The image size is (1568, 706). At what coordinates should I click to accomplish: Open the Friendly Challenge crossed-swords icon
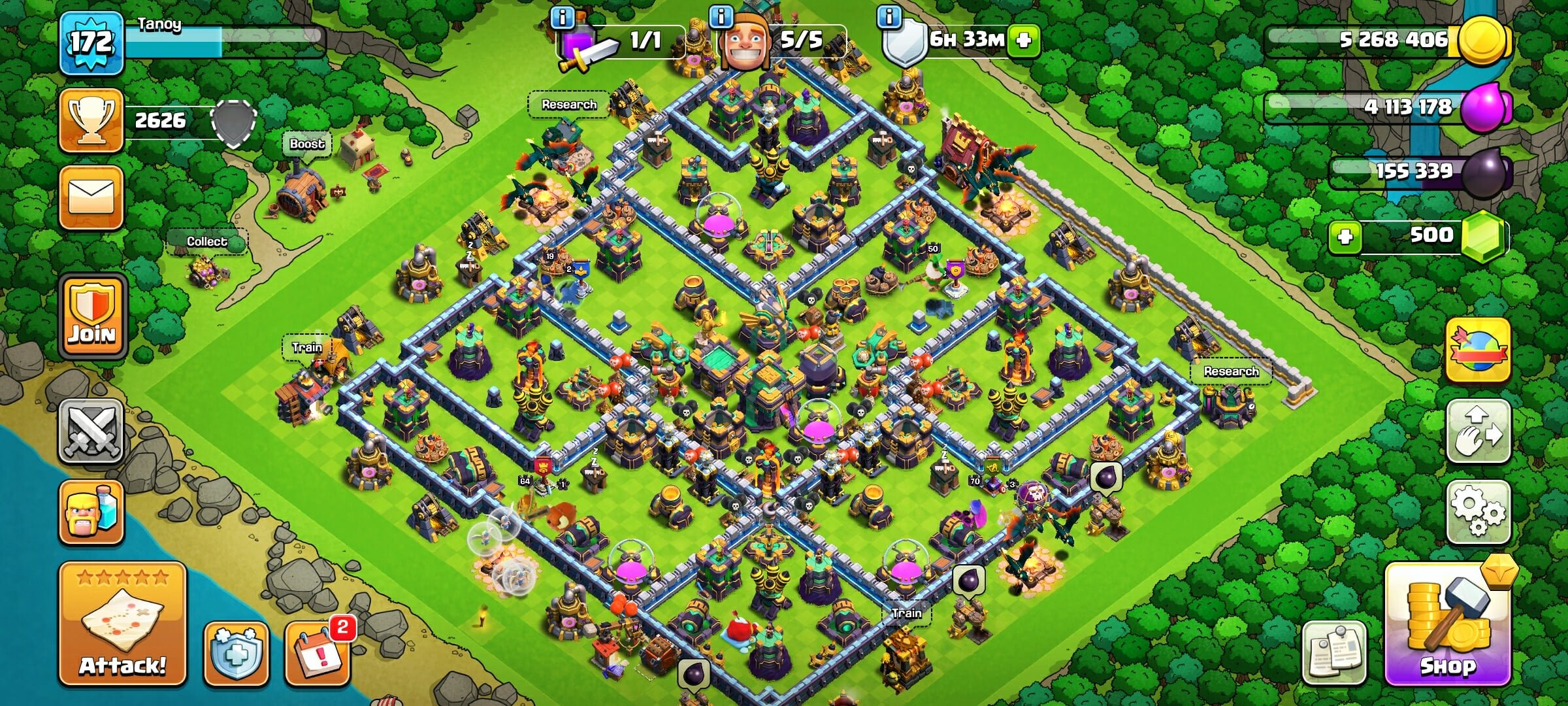pyautogui.click(x=91, y=431)
